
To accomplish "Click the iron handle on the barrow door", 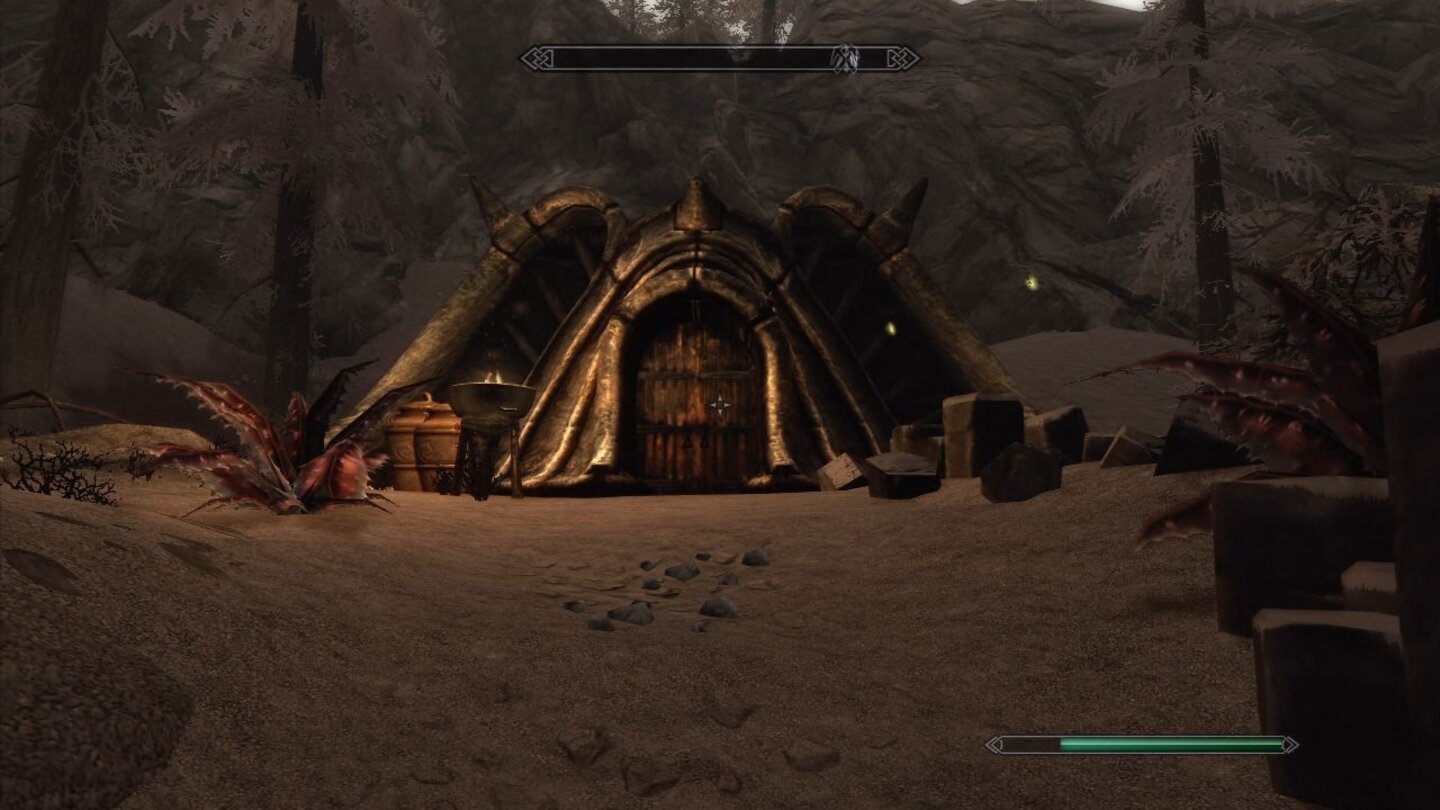I will point(697,440).
